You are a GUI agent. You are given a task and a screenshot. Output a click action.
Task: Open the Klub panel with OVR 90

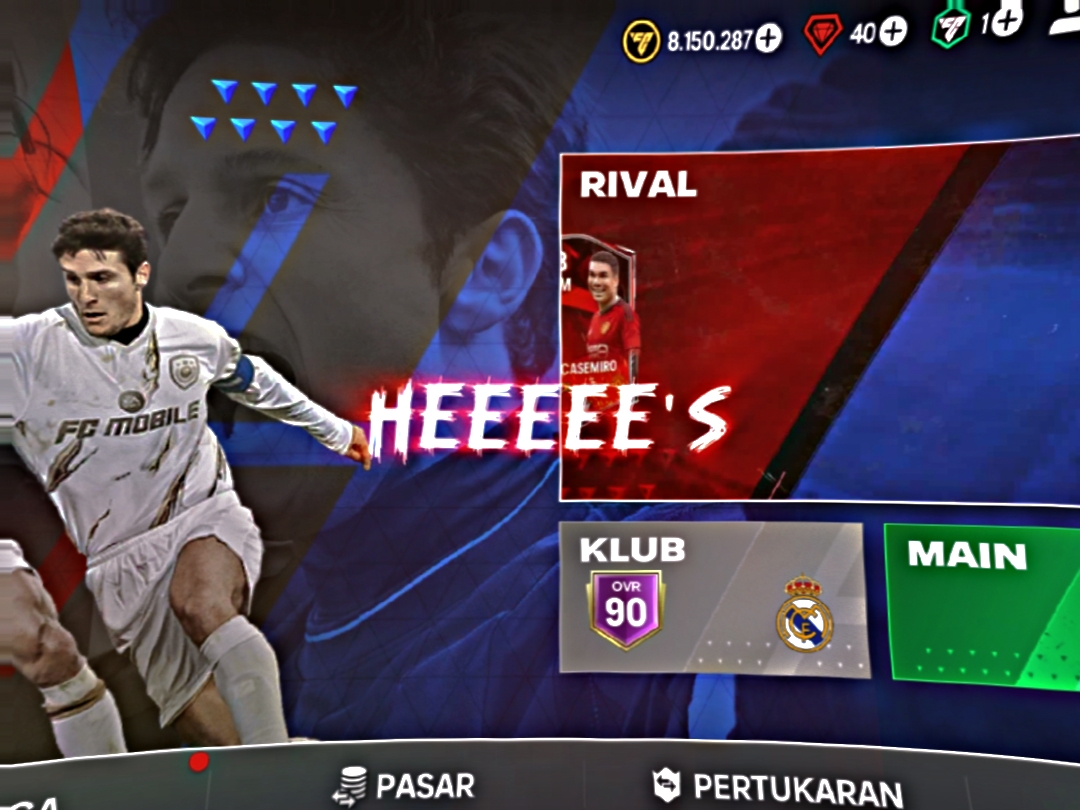coord(712,598)
